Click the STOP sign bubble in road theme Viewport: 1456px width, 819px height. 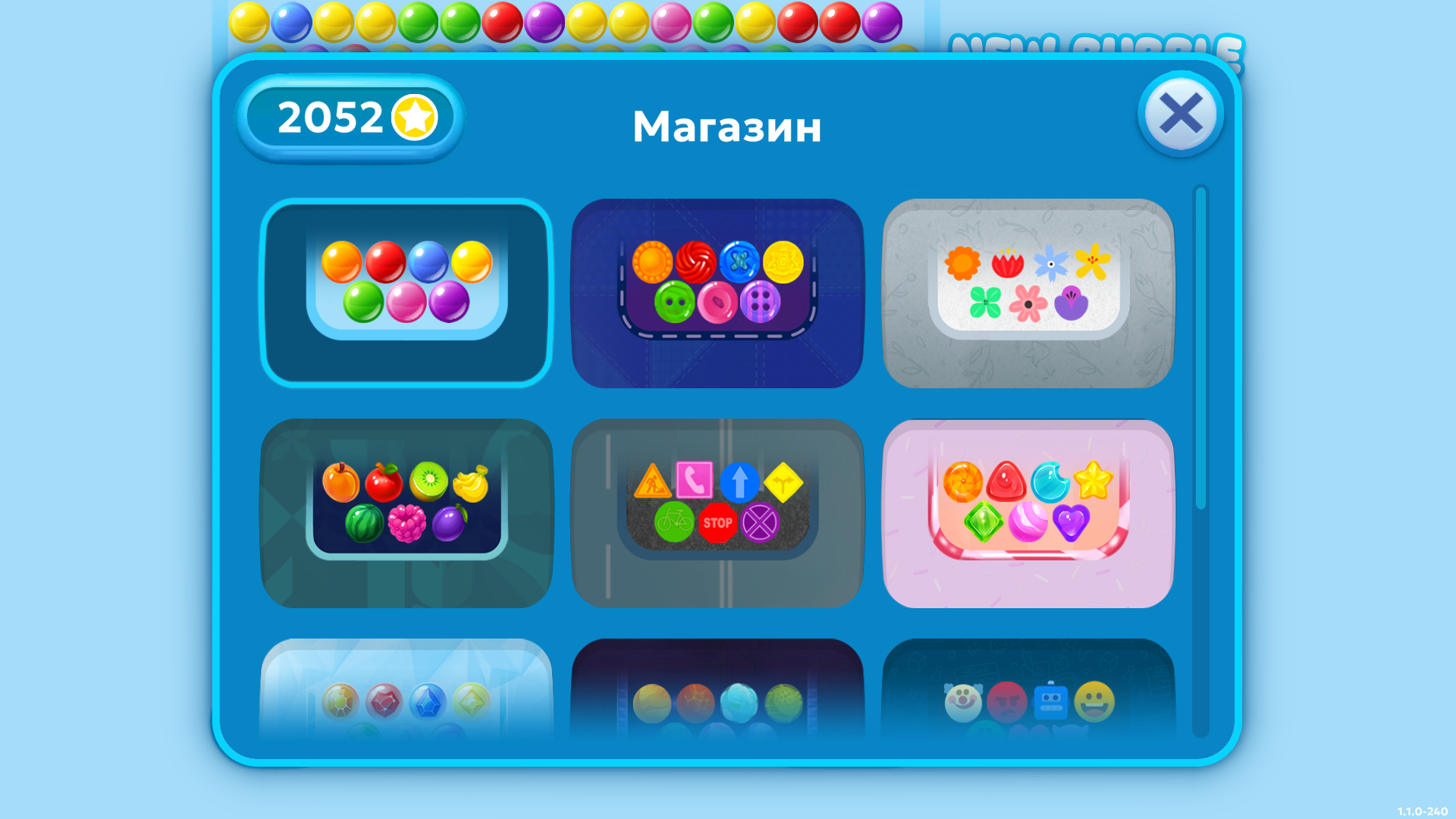coord(717,522)
